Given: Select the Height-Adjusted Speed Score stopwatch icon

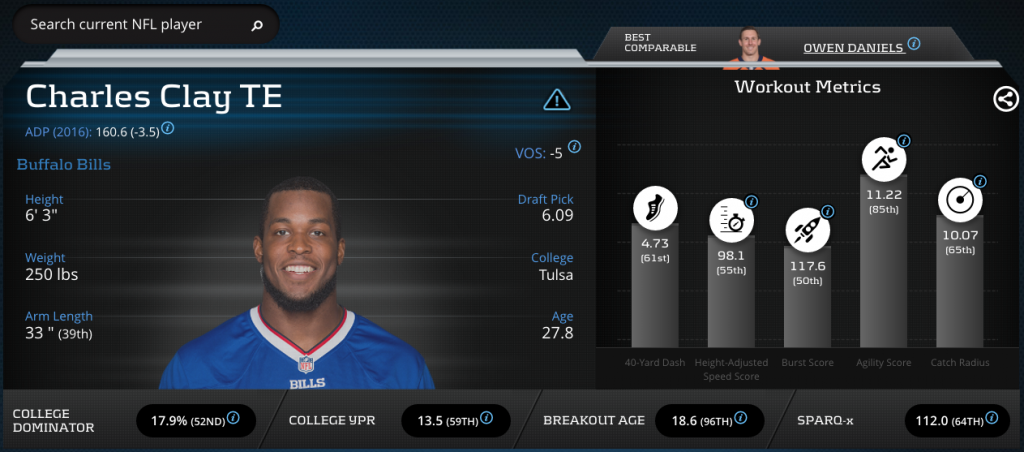Looking at the screenshot, I should pyautogui.click(x=732, y=220).
